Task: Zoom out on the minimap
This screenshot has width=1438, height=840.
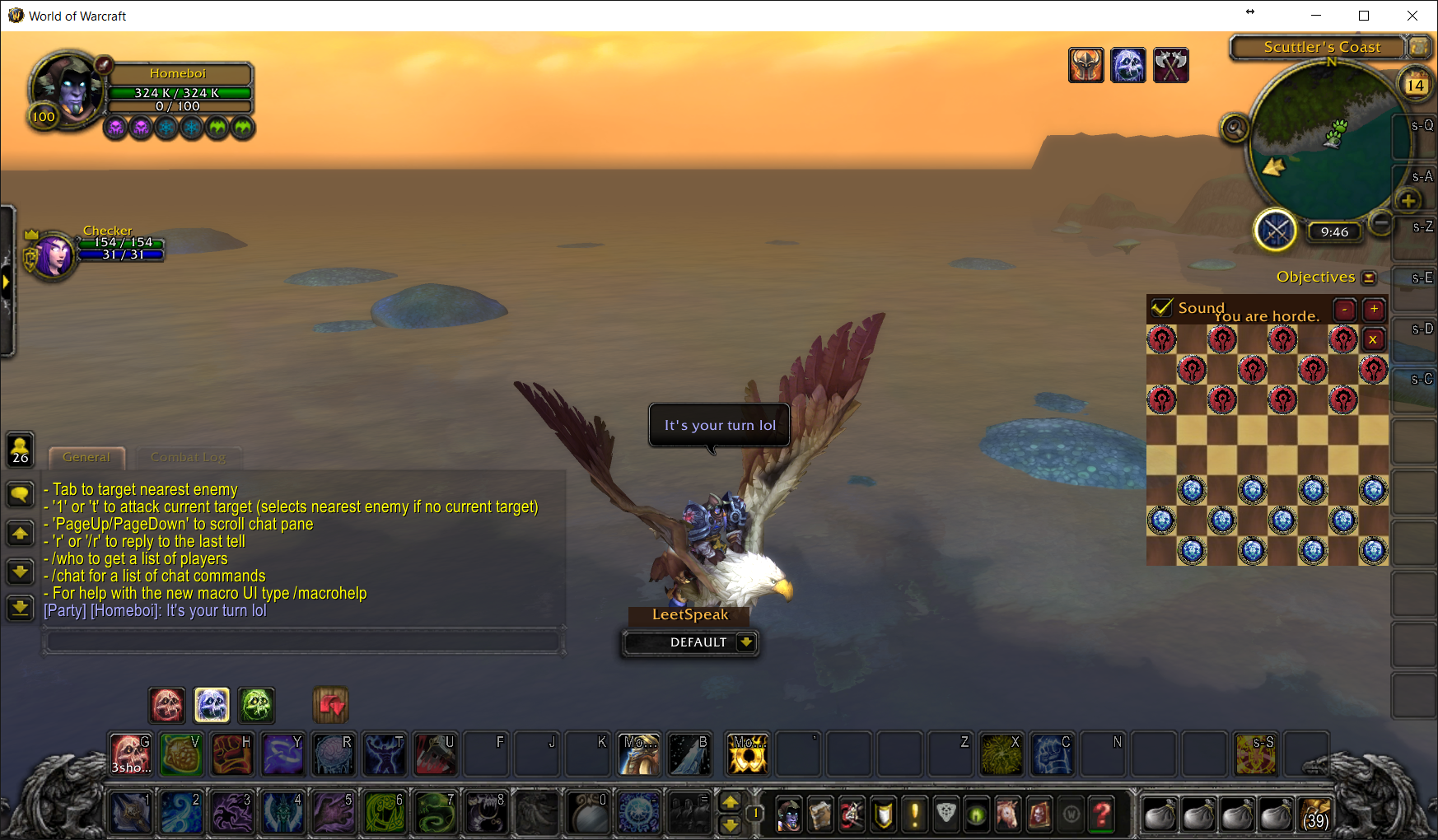Action: coord(1381,222)
